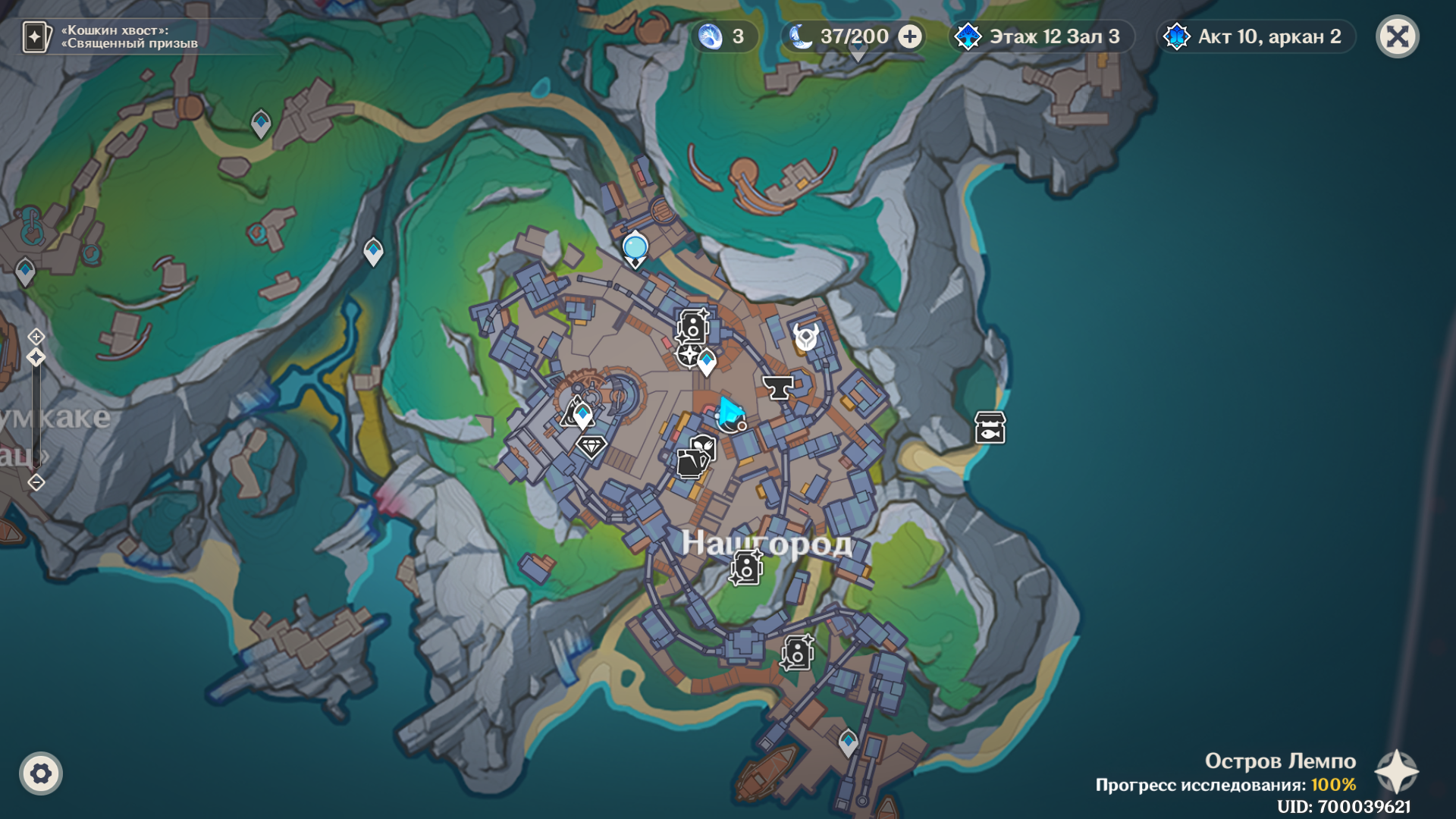The height and width of the screenshot is (819, 1456).
Task: Open the map settings gear
Action: coord(41,773)
